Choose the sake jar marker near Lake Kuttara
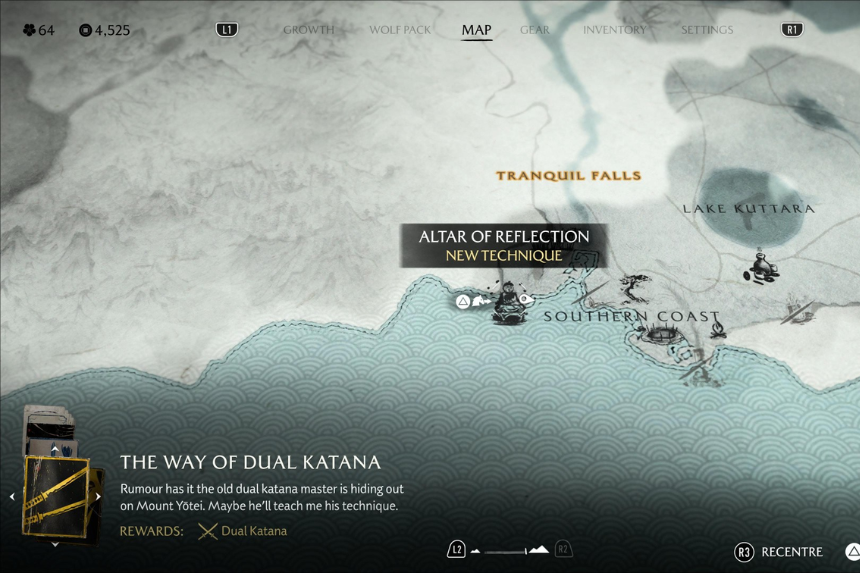This screenshot has height=573, width=860. 762,266
